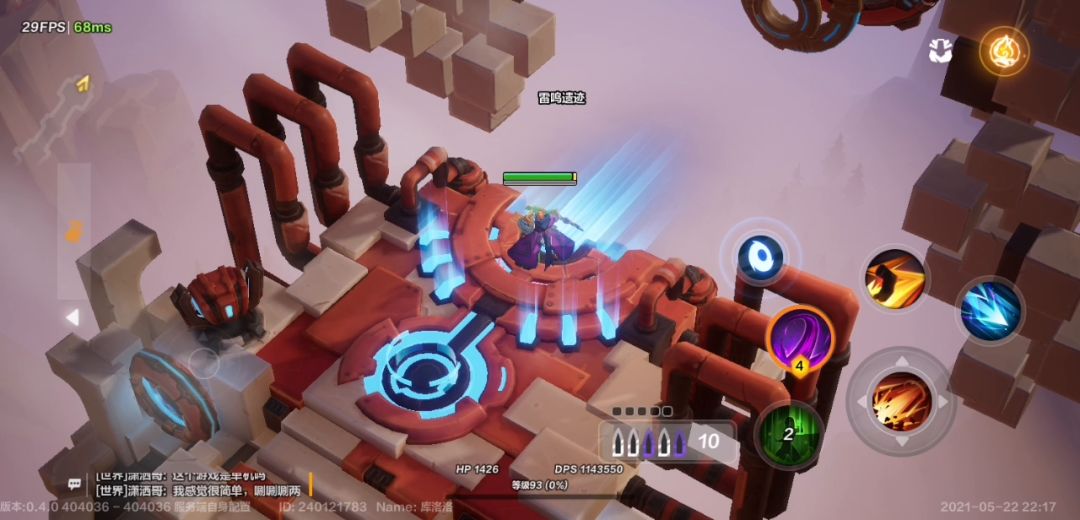Open the white lotus icon menu

pyautogui.click(x=940, y=51)
